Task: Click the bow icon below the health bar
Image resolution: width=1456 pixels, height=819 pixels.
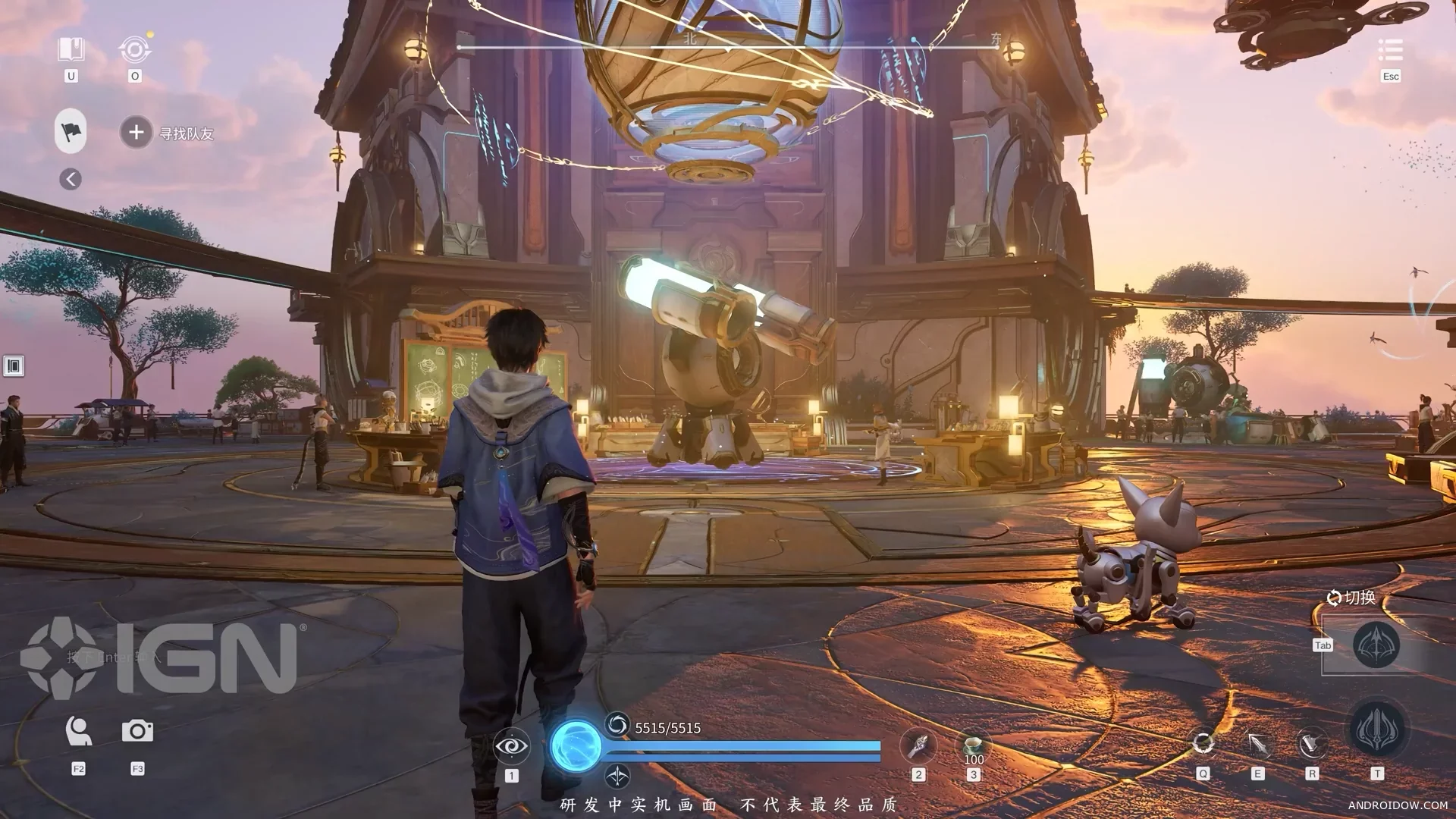Action: pos(617,776)
